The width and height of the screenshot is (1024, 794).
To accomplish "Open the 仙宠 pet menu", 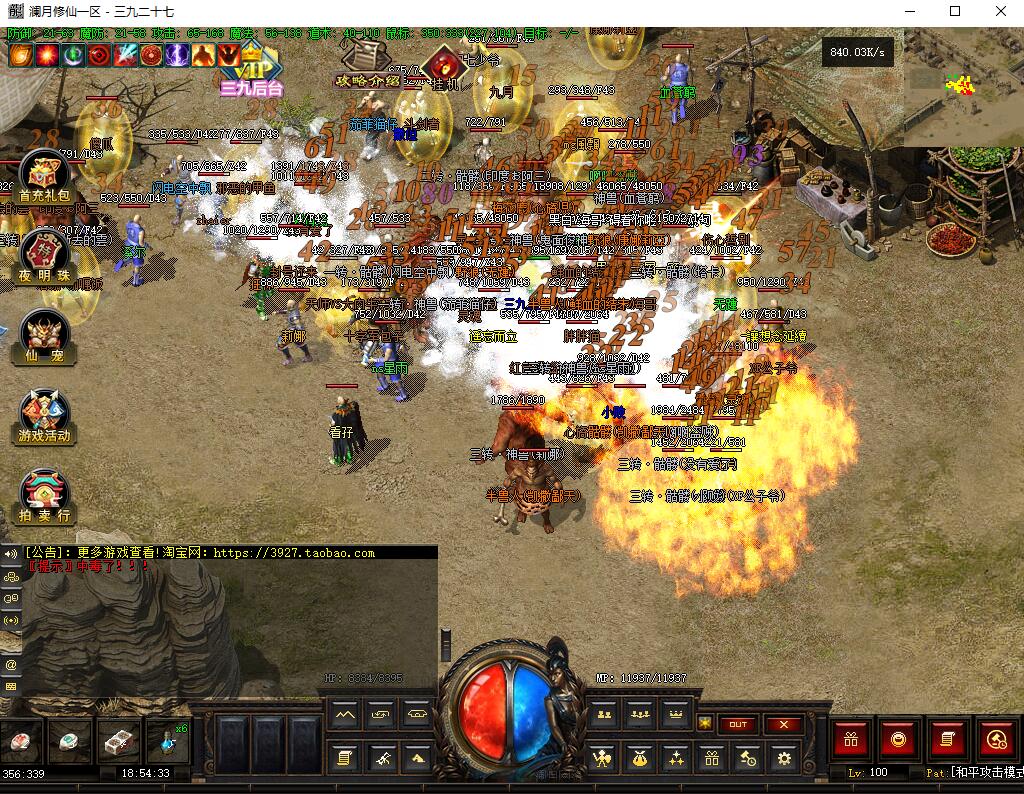I will (x=44, y=337).
